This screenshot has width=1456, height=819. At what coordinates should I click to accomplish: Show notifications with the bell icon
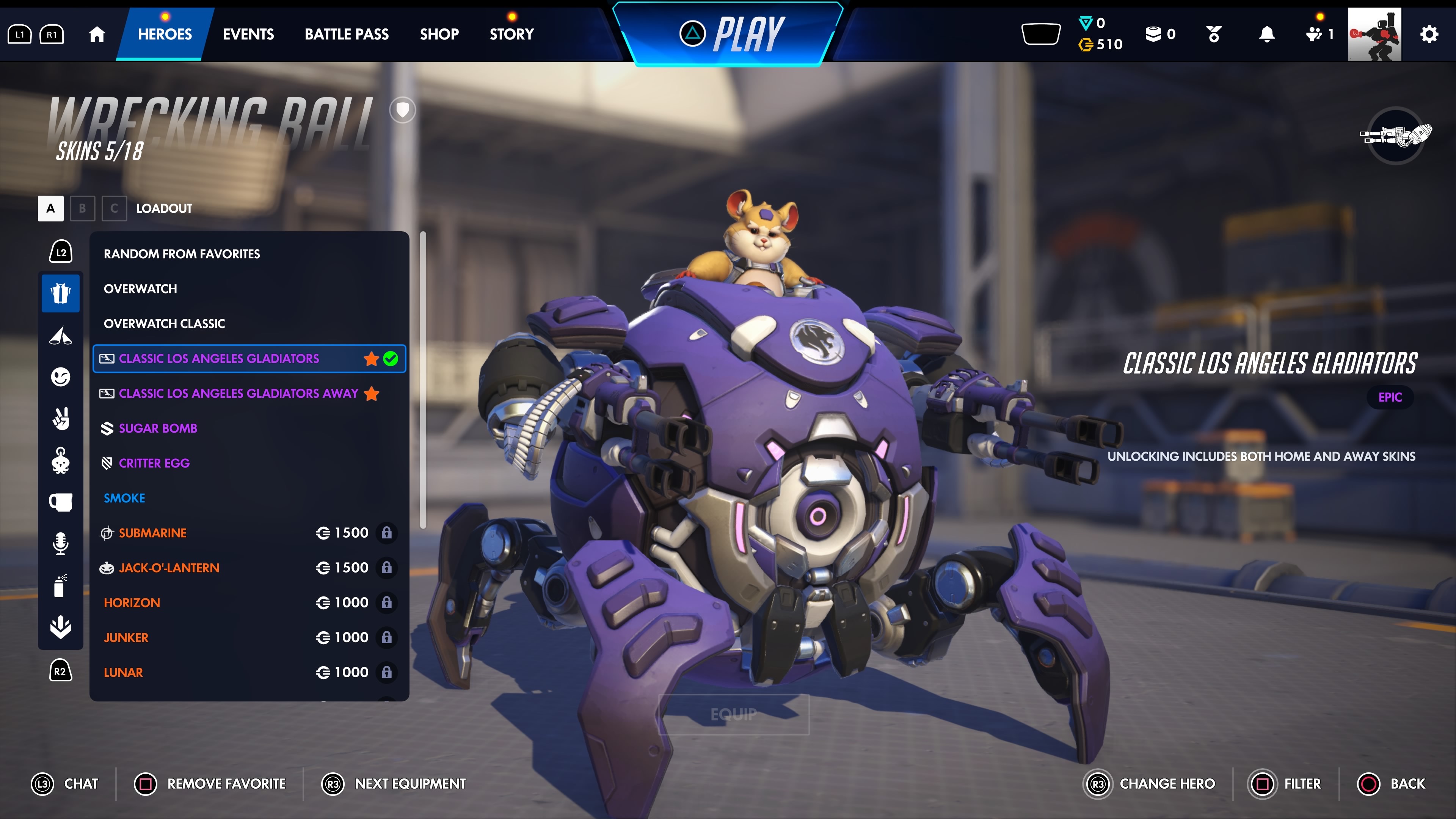(1267, 34)
